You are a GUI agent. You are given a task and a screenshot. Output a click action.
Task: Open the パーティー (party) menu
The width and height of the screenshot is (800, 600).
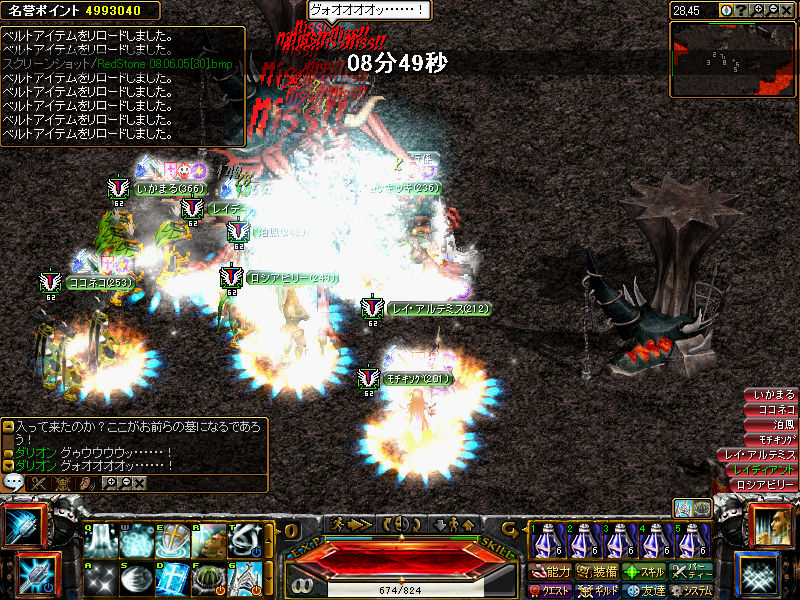(692, 573)
